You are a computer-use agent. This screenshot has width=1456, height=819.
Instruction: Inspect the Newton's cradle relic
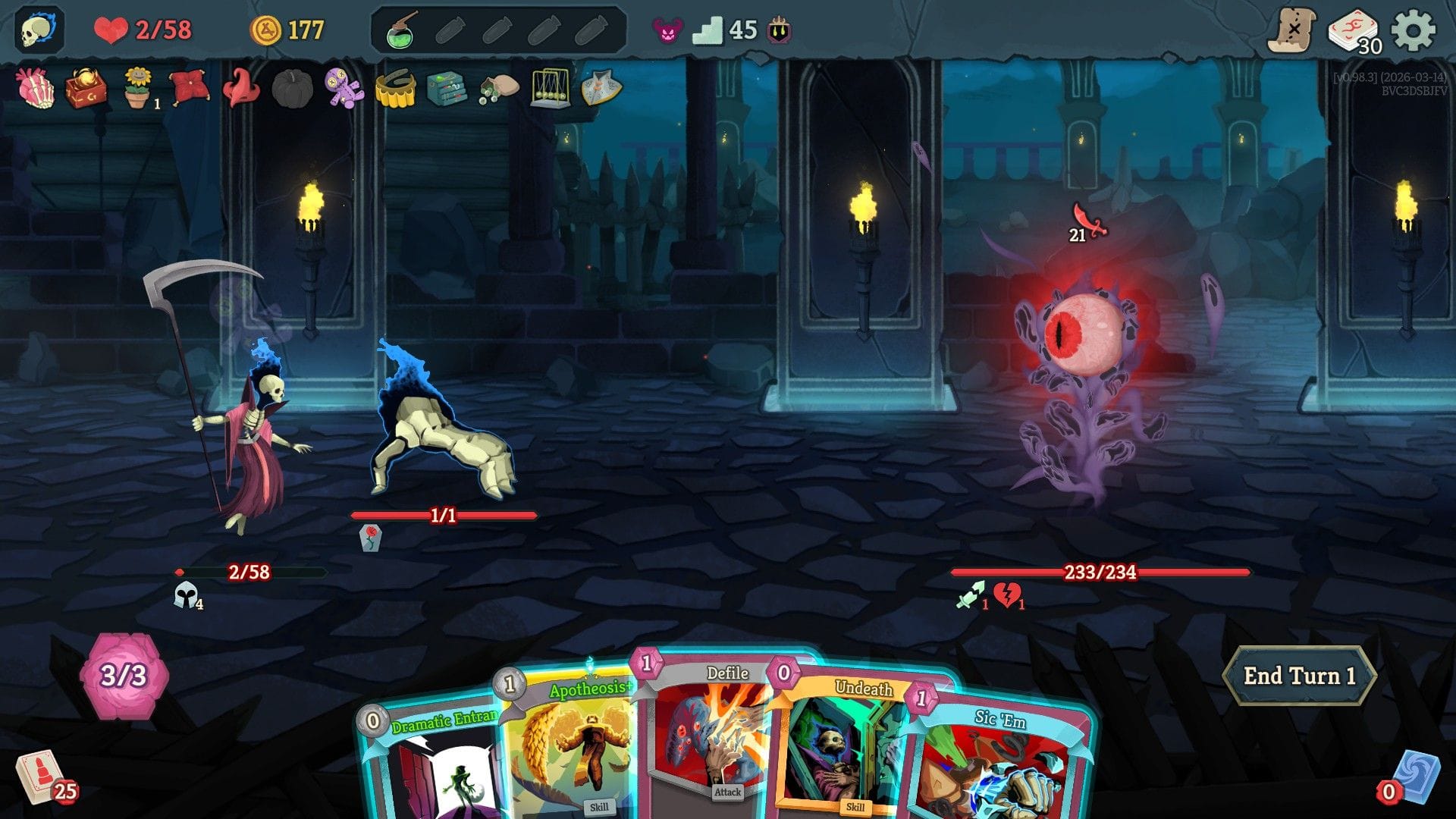point(550,89)
